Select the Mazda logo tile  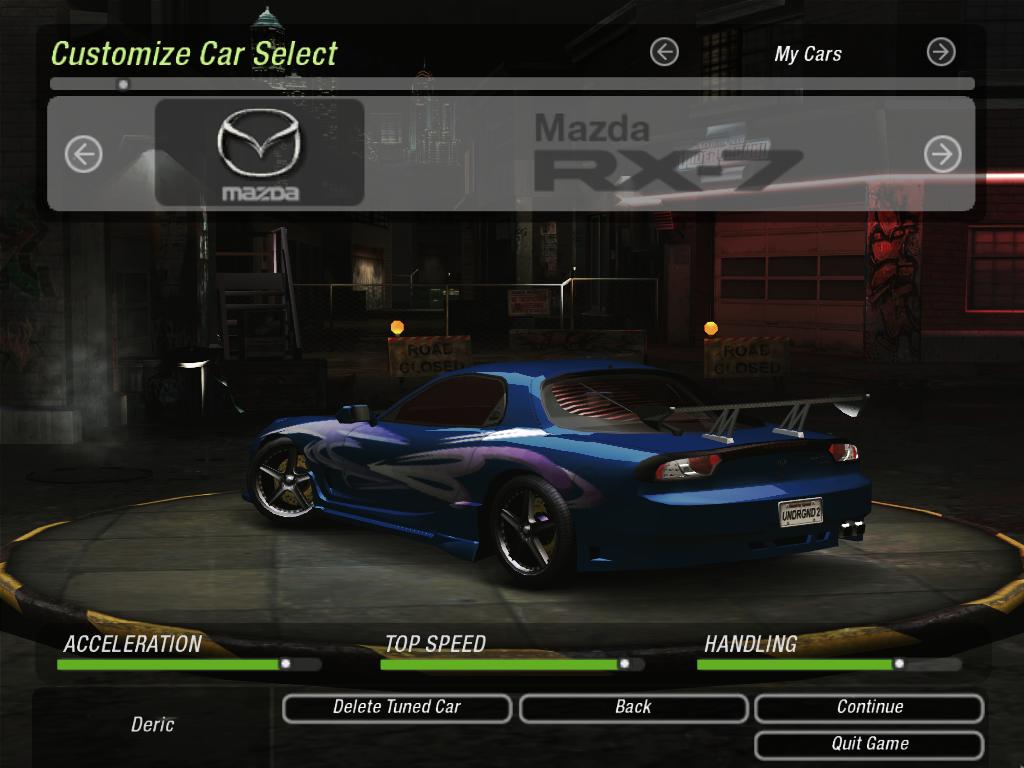(x=259, y=153)
